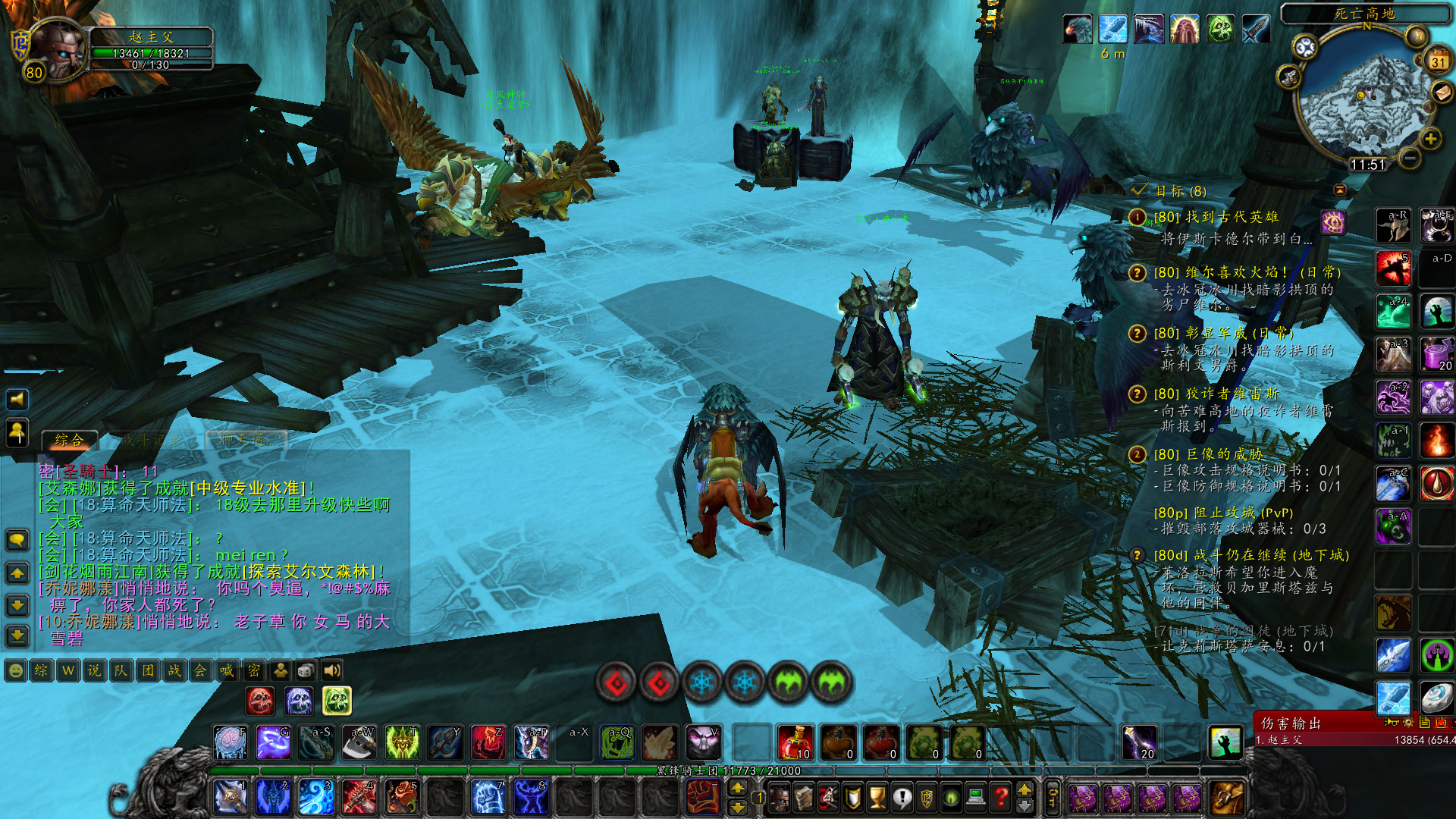Viewport: 1456px width, 819px height.
Task: Click the 密 whisper channel button
Action: pos(255,670)
